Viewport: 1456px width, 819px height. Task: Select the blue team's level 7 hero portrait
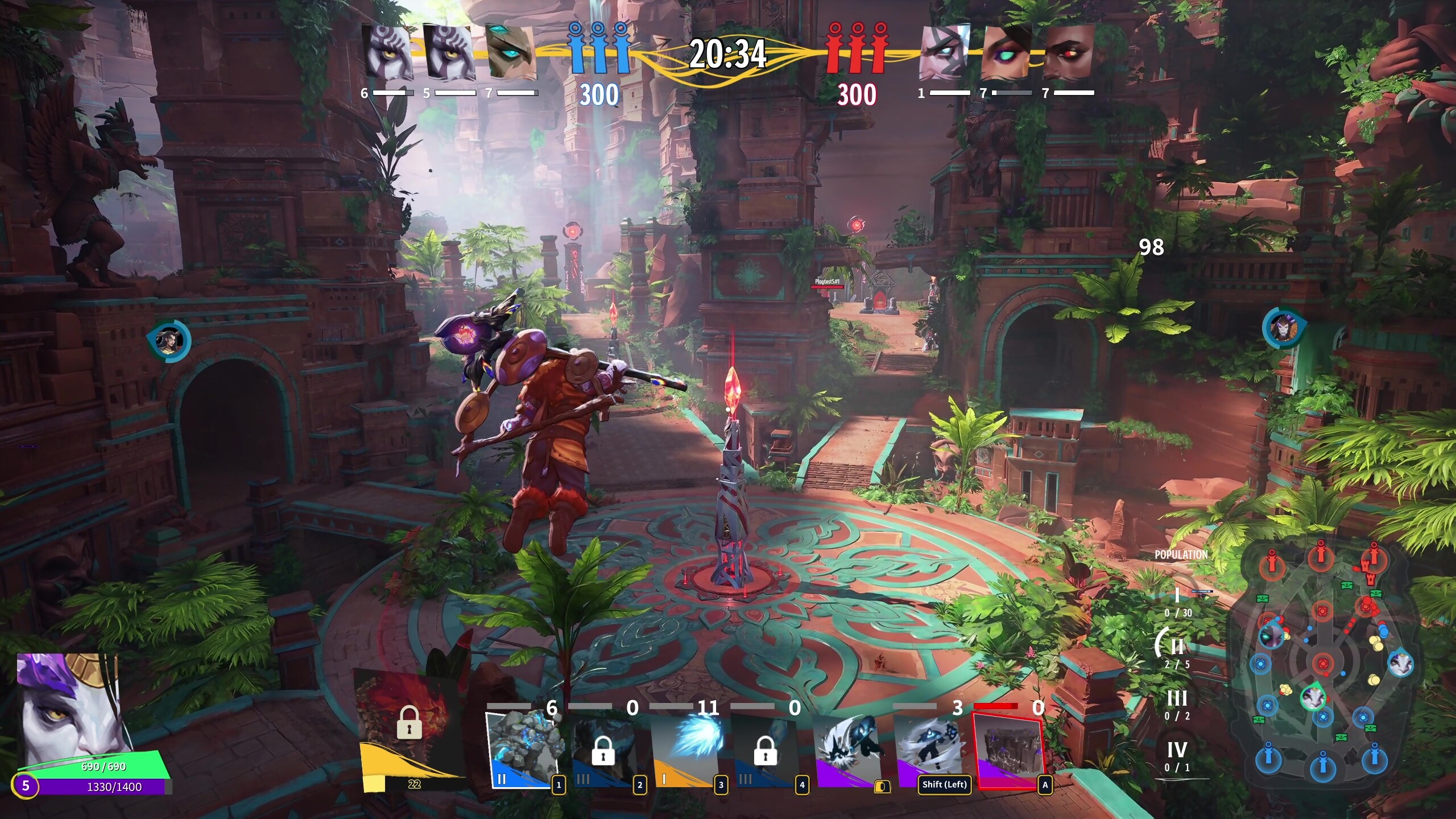pyautogui.click(x=511, y=52)
